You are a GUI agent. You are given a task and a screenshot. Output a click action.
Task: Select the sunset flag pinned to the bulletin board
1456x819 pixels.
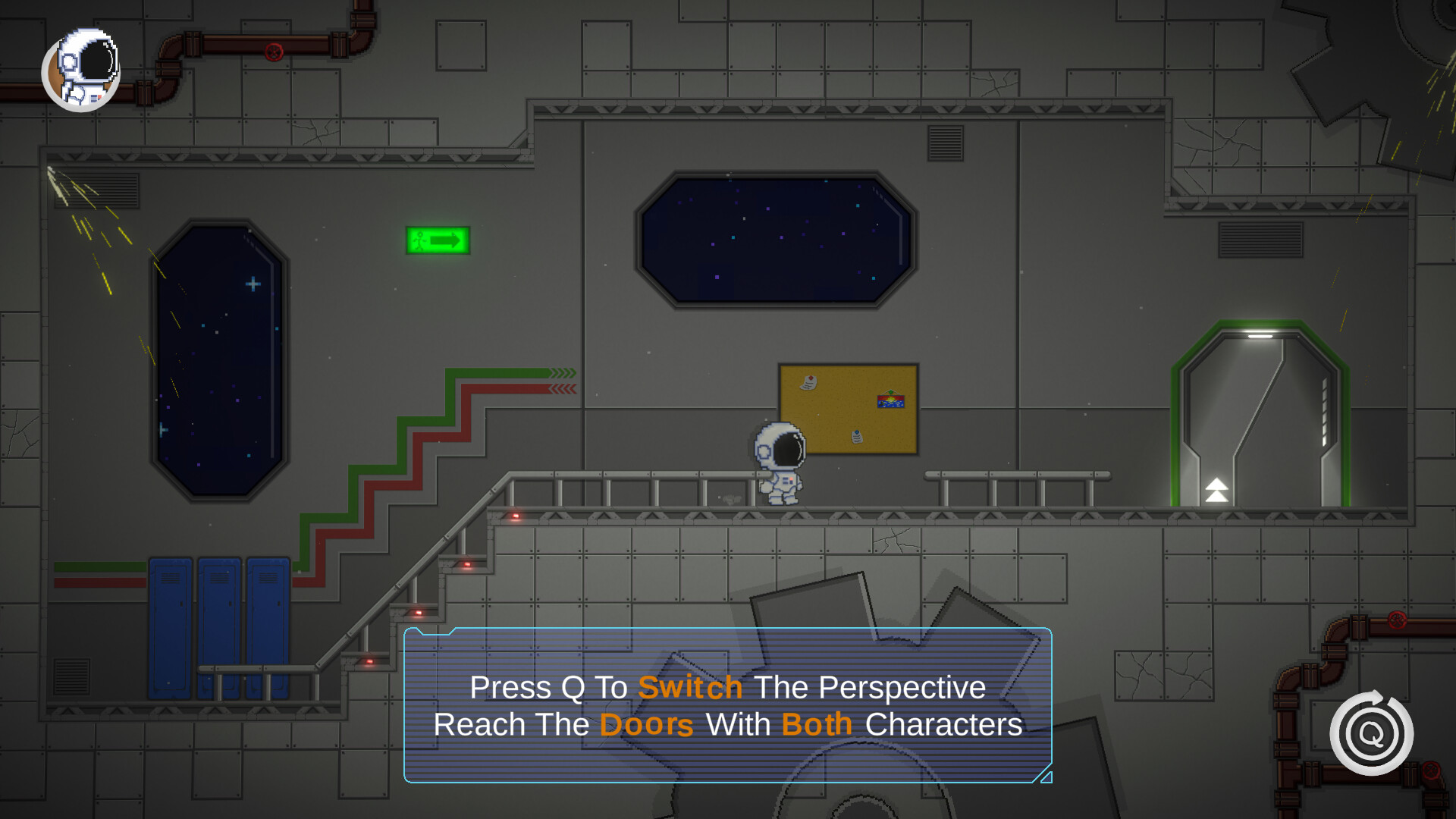coord(892,402)
